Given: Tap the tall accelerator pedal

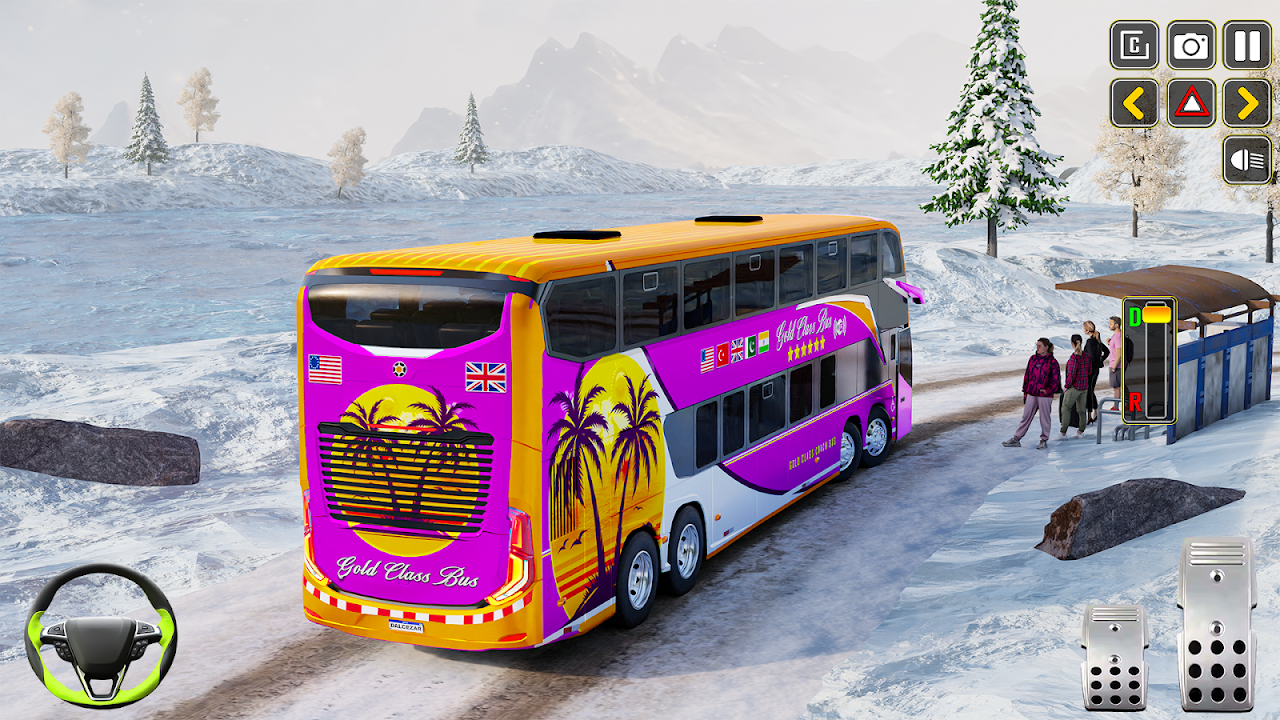Looking at the screenshot, I should coord(1216,624).
